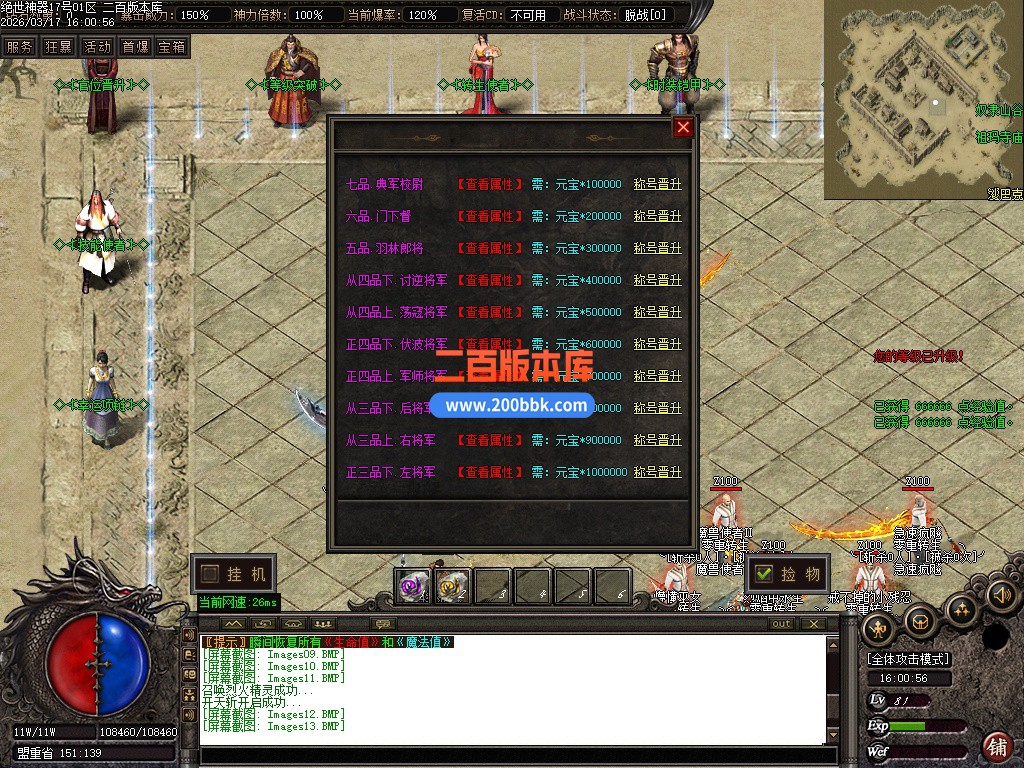Promote title to 六品 门下督

657,216
